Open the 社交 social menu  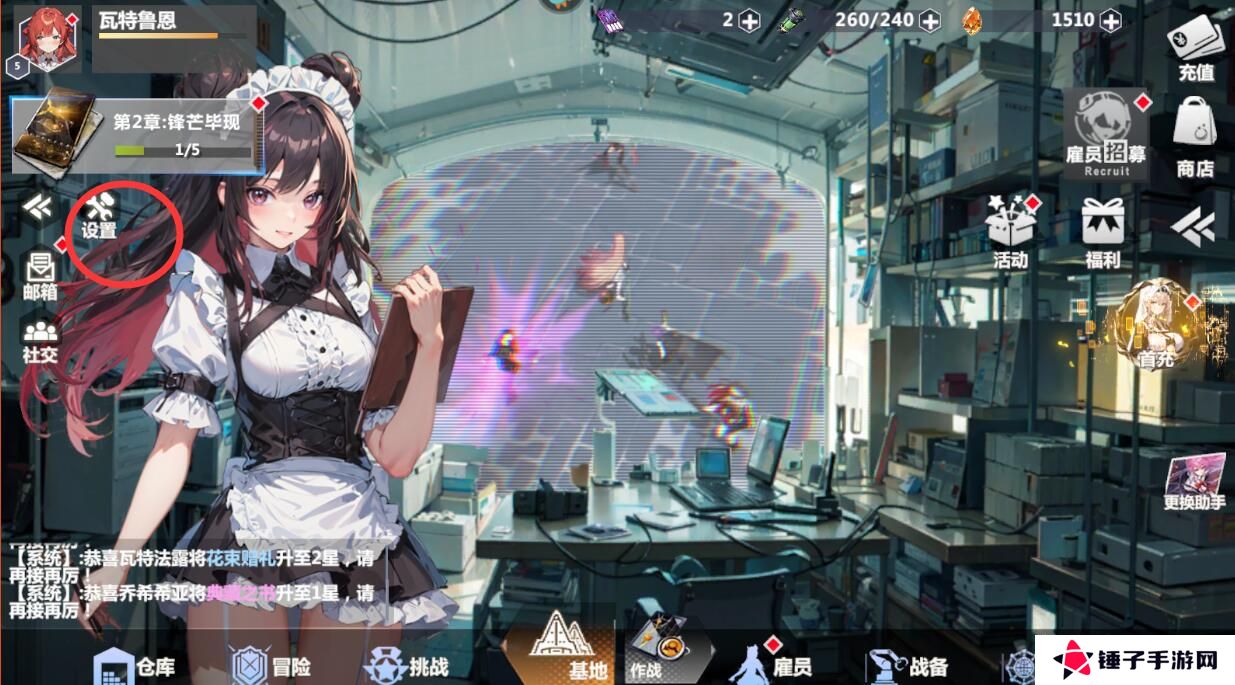40,338
